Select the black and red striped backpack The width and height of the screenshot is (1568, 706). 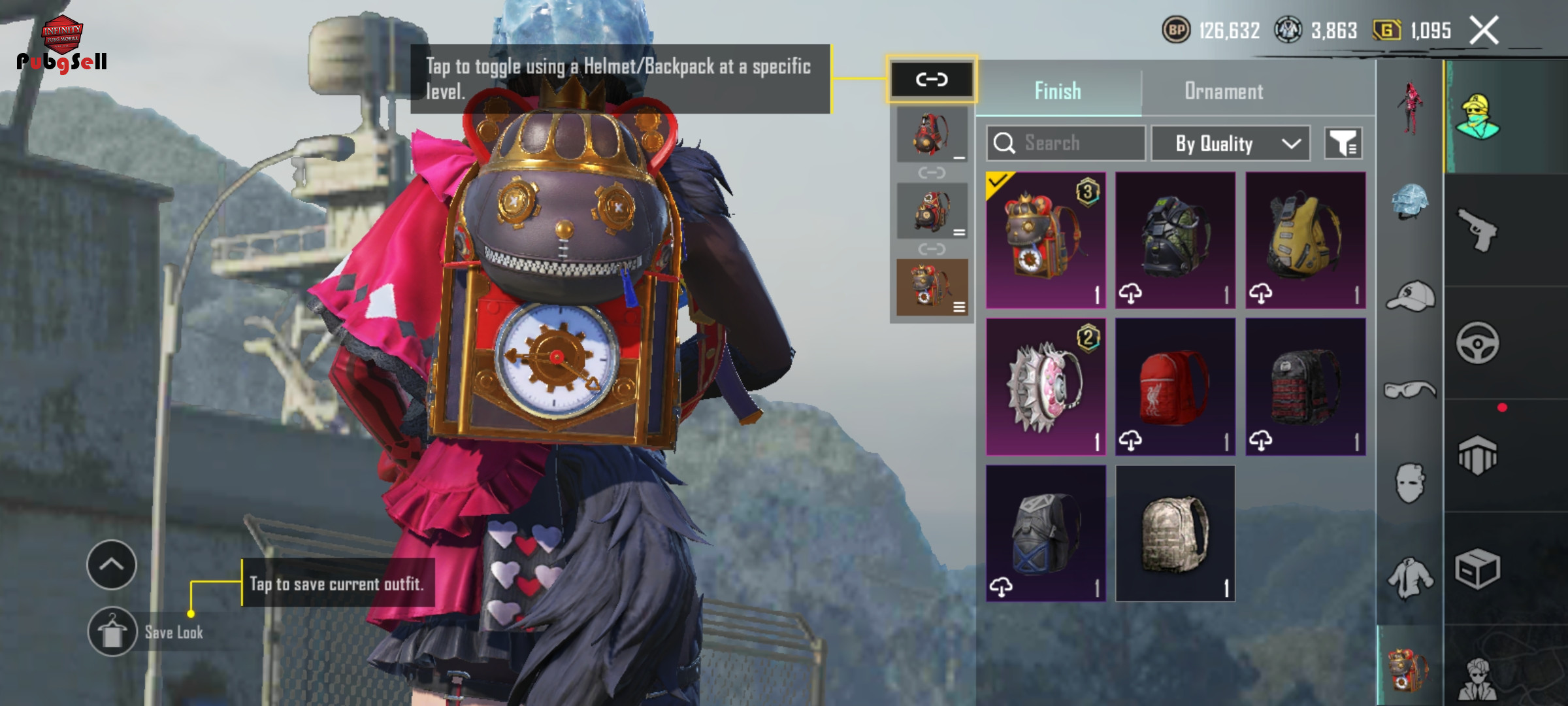click(1305, 386)
